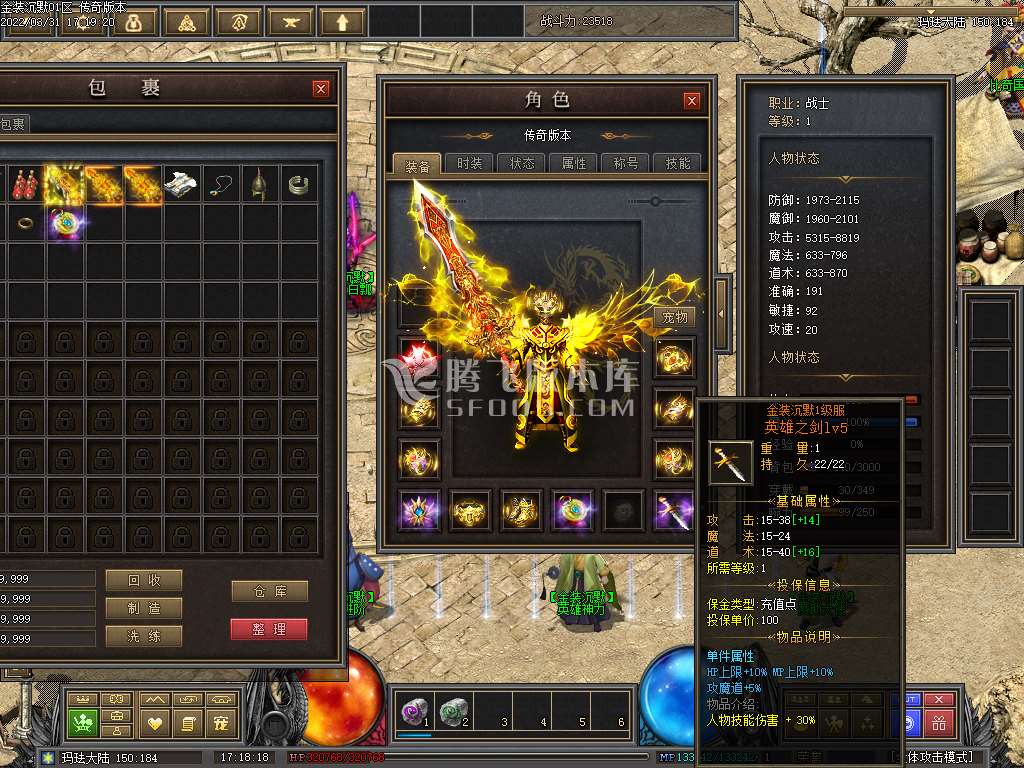Select the necklace item in the bag
This screenshot has height=768, width=1024.
[221, 184]
